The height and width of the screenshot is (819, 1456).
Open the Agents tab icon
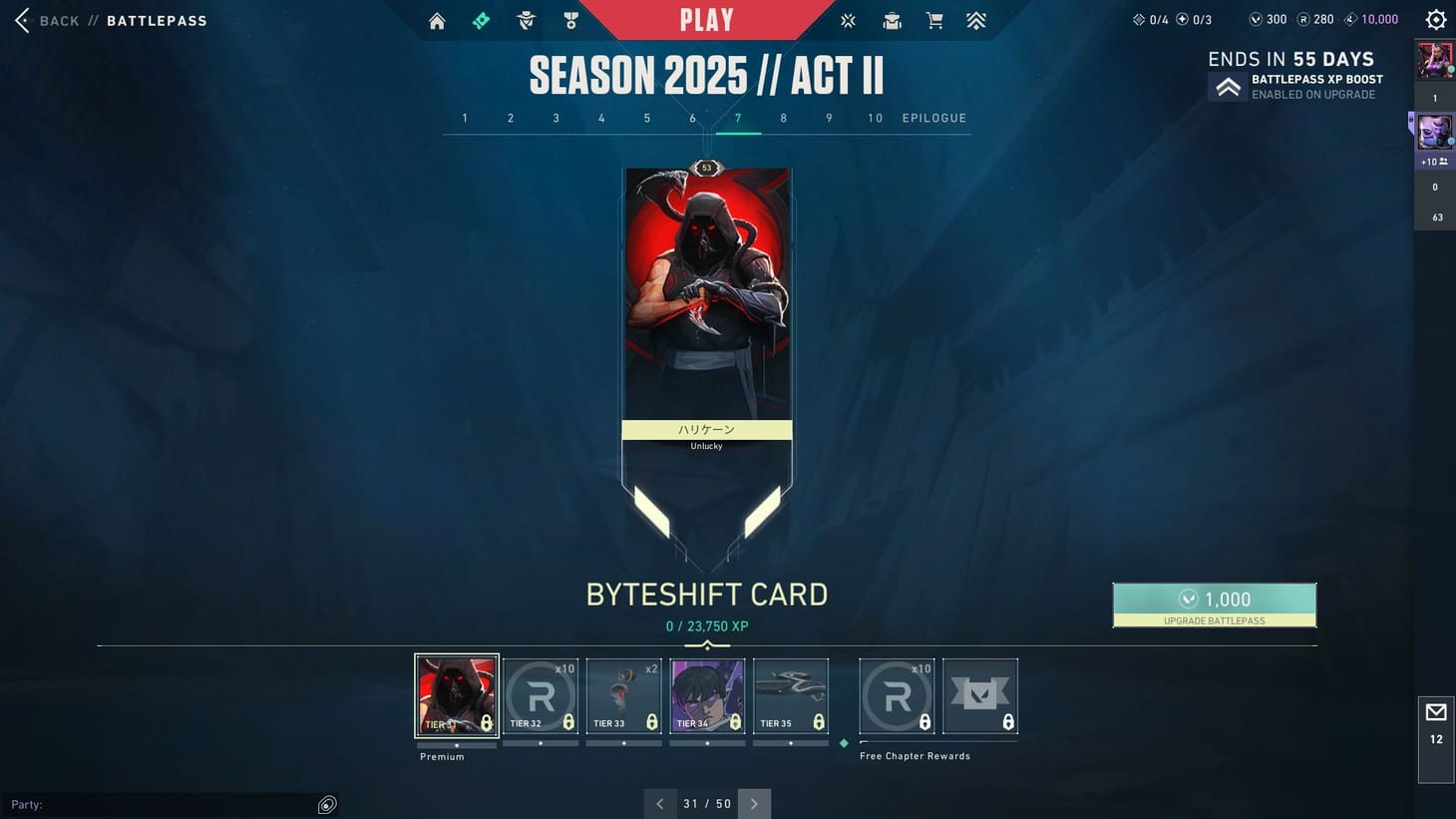point(526,20)
